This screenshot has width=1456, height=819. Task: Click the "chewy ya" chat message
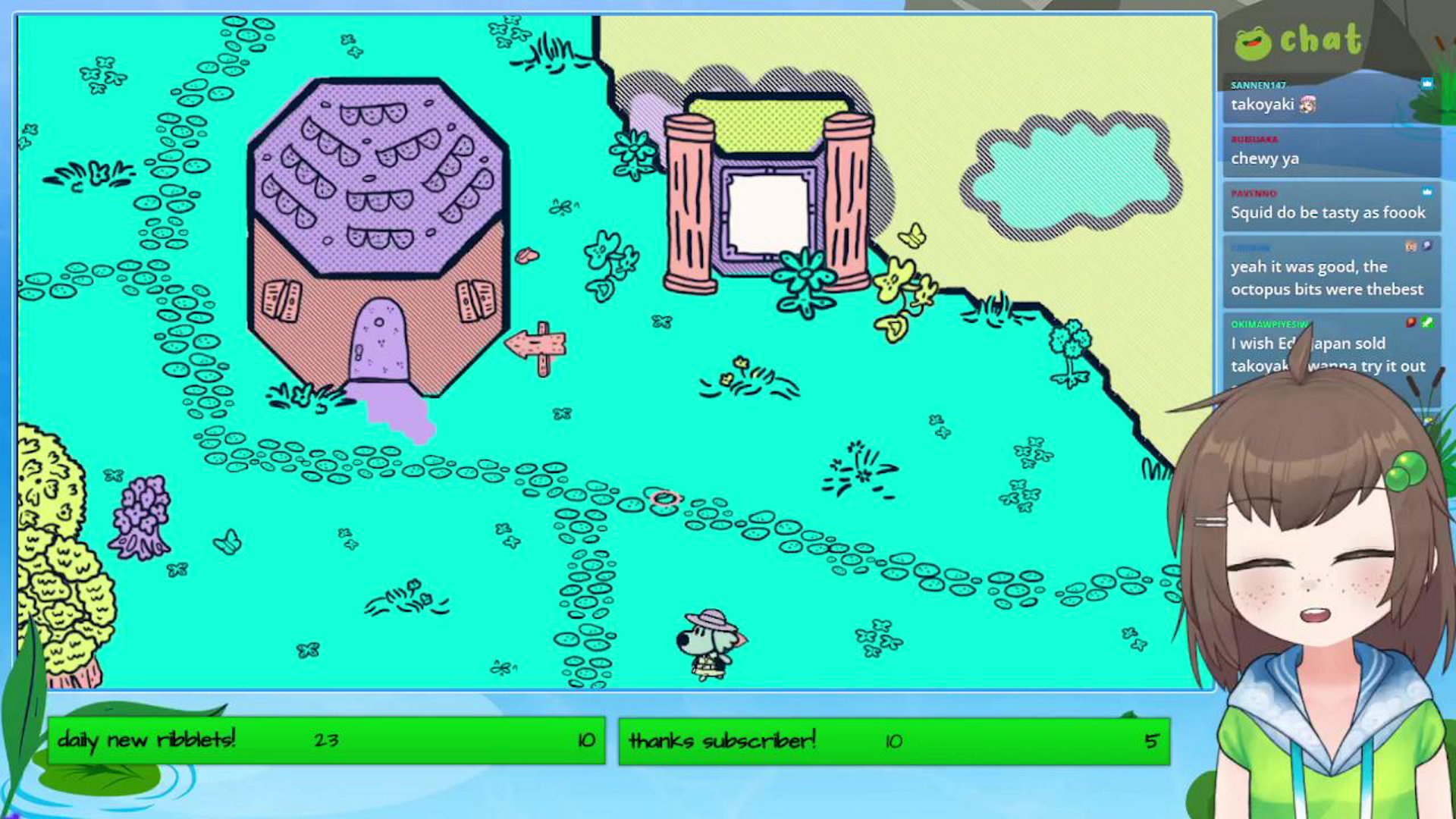(1265, 158)
